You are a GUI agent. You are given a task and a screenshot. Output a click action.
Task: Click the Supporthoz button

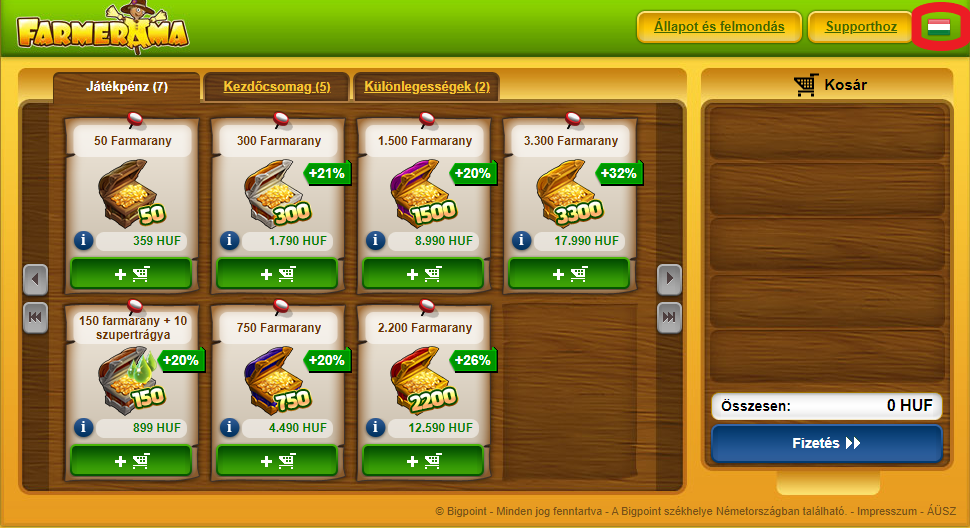pos(860,27)
